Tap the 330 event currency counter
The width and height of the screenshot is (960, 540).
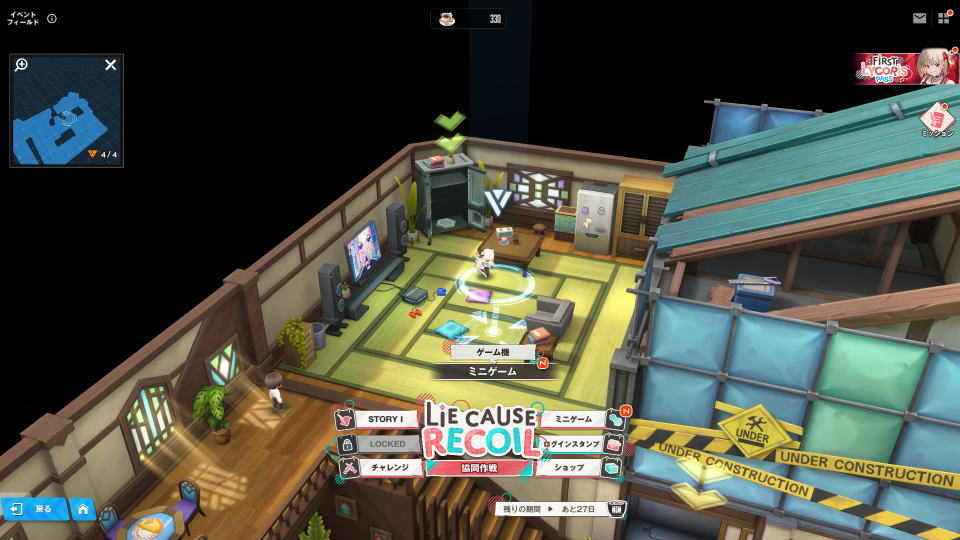coord(468,19)
